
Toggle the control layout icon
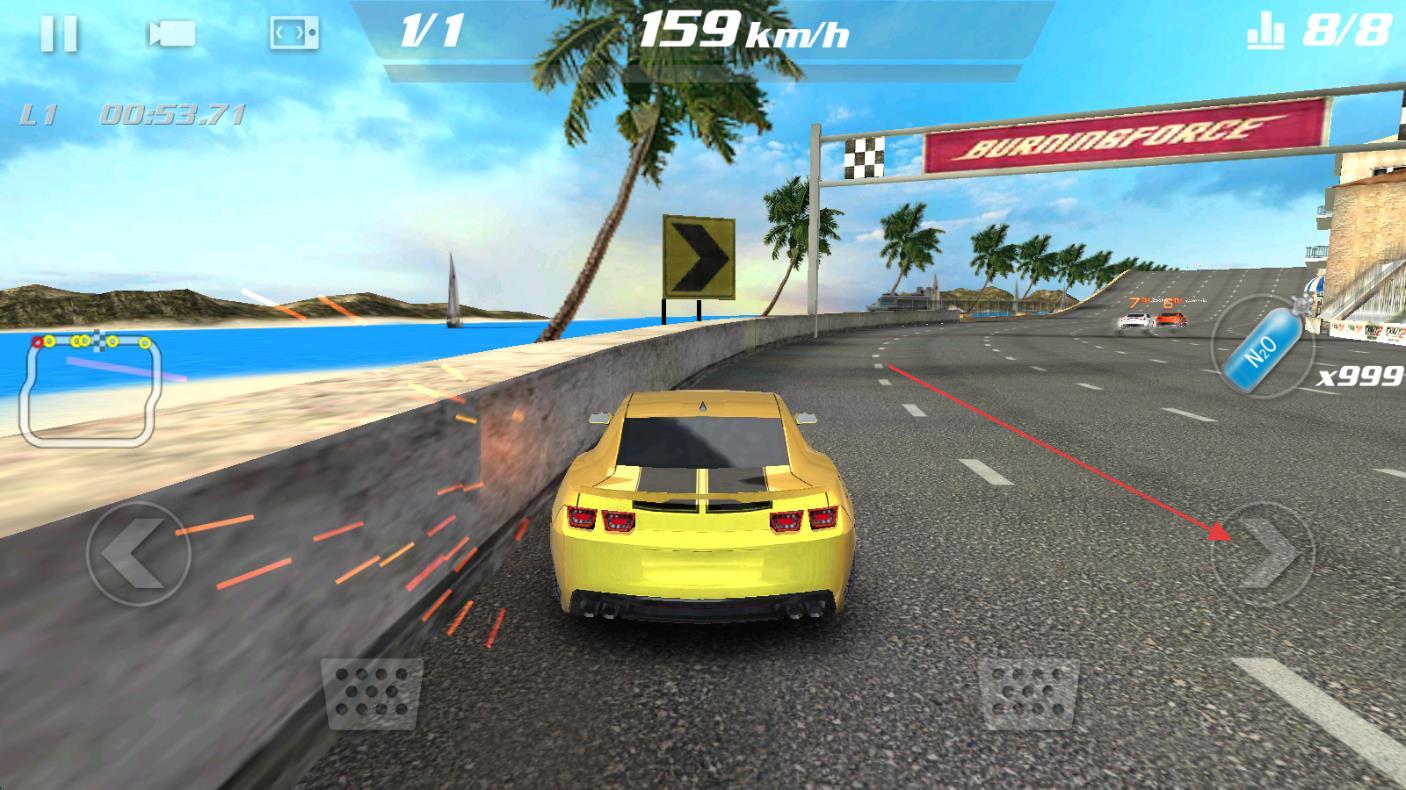pos(294,34)
